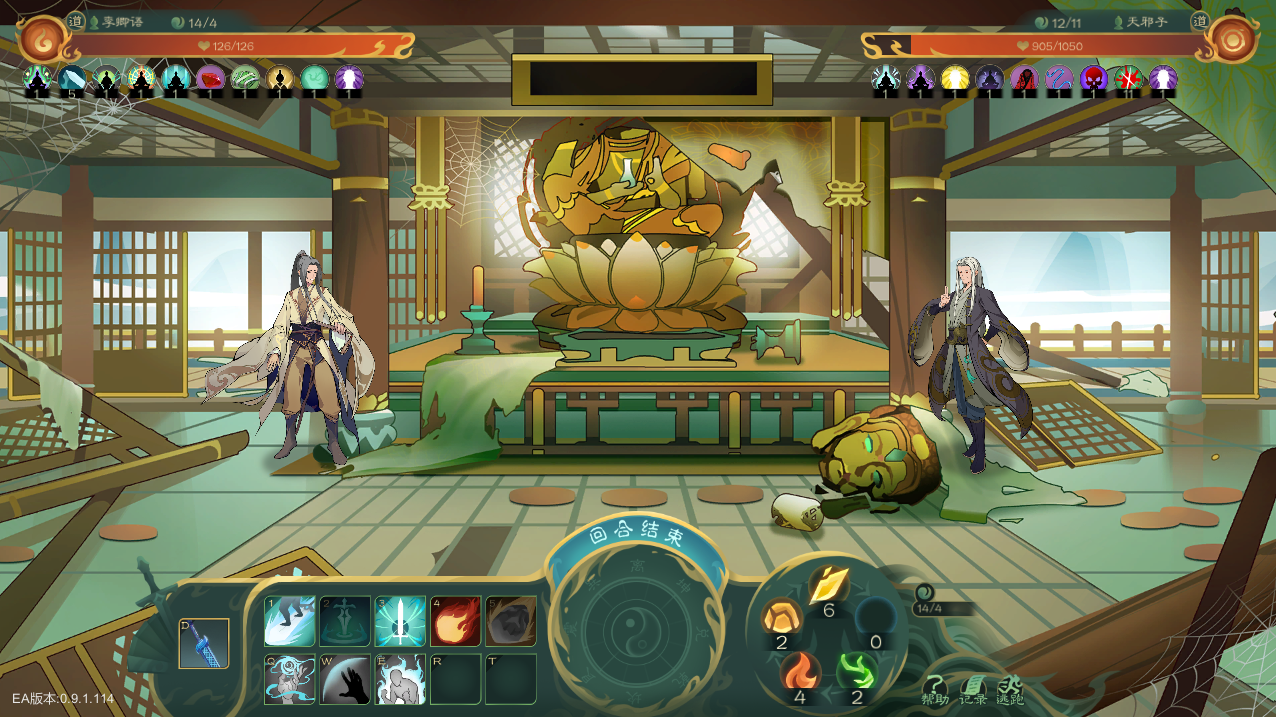The image size is (1276, 717).
Task: Inspect the enemy's red skull debuff icon
Action: [x=1093, y=79]
